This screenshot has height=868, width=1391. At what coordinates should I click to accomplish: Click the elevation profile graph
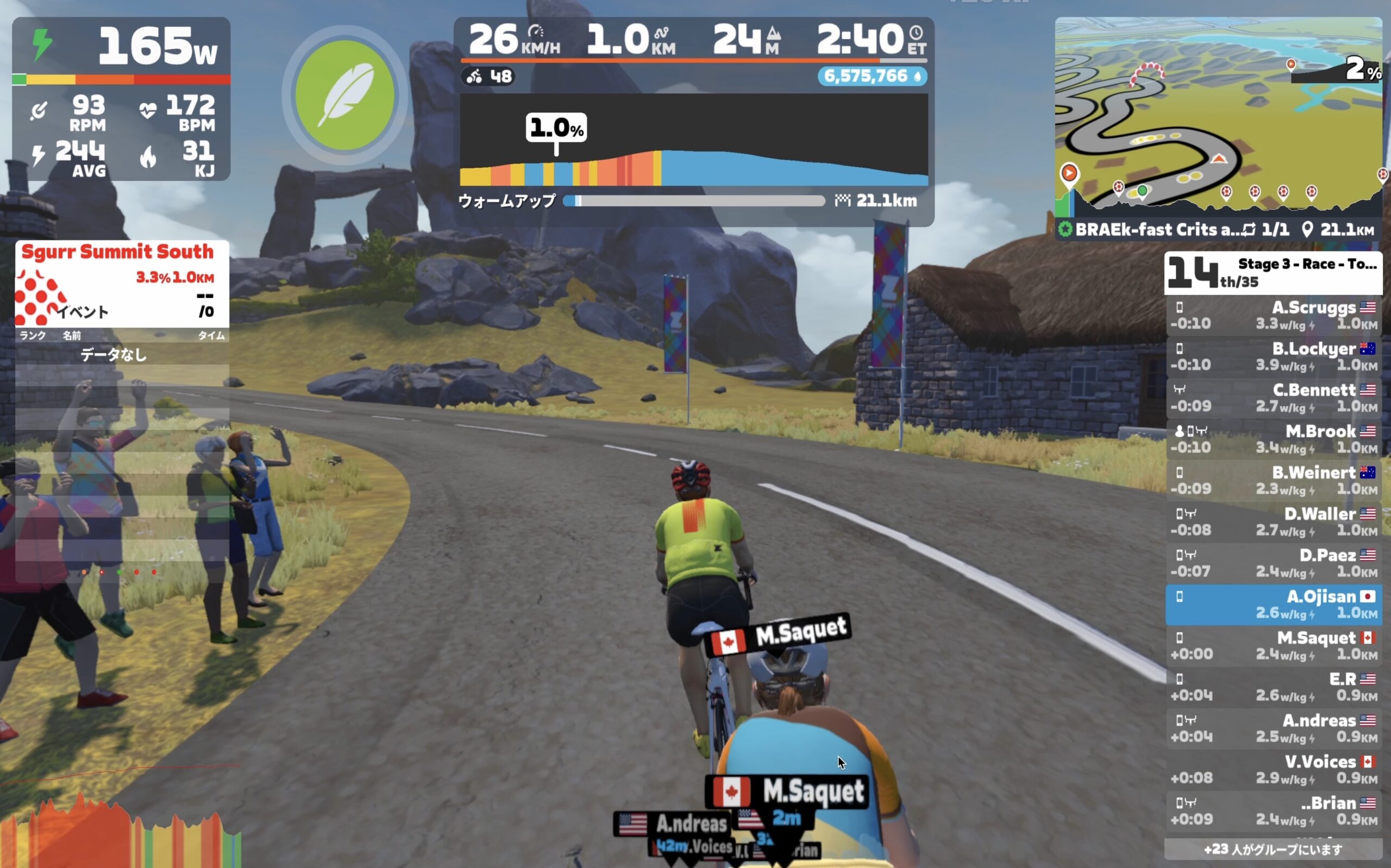point(693,140)
